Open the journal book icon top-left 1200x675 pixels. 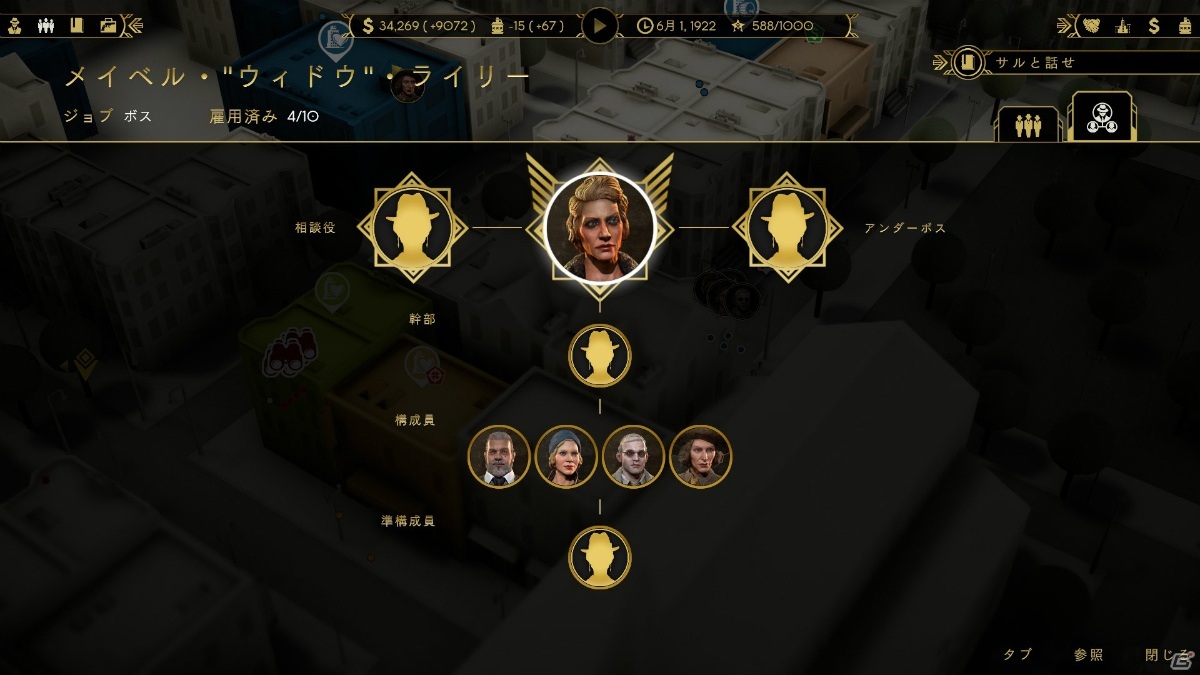tap(76, 25)
